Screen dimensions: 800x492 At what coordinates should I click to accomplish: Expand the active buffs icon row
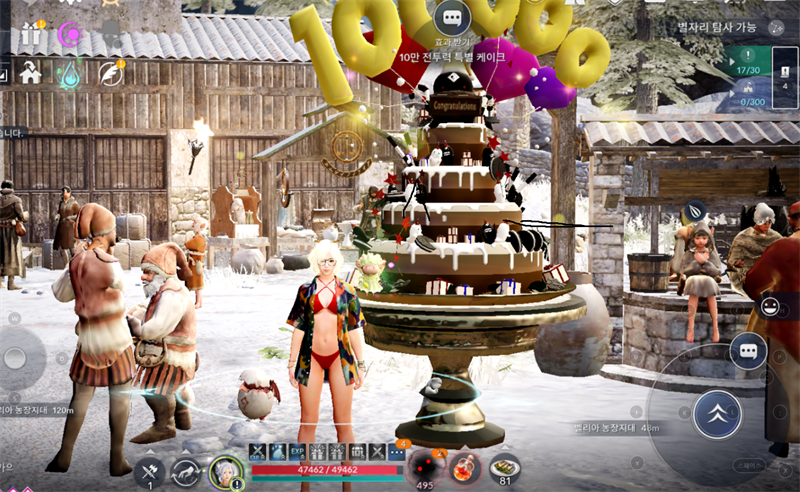396,452
